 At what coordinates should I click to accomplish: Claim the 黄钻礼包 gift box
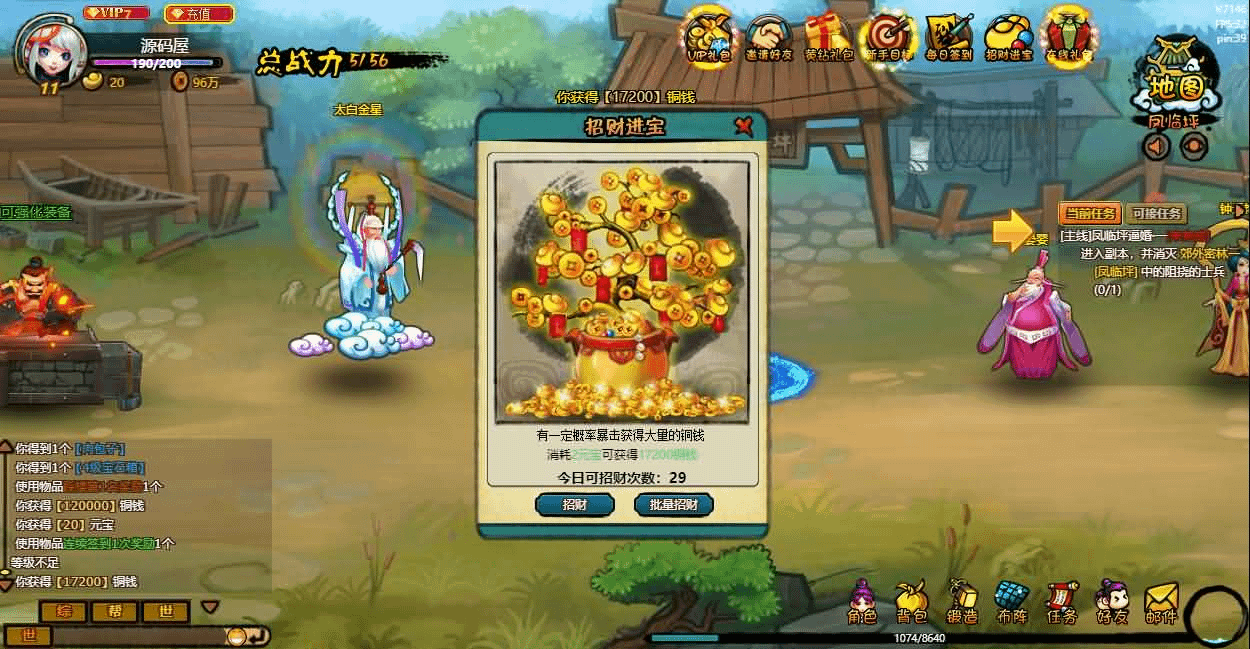point(829,38)
